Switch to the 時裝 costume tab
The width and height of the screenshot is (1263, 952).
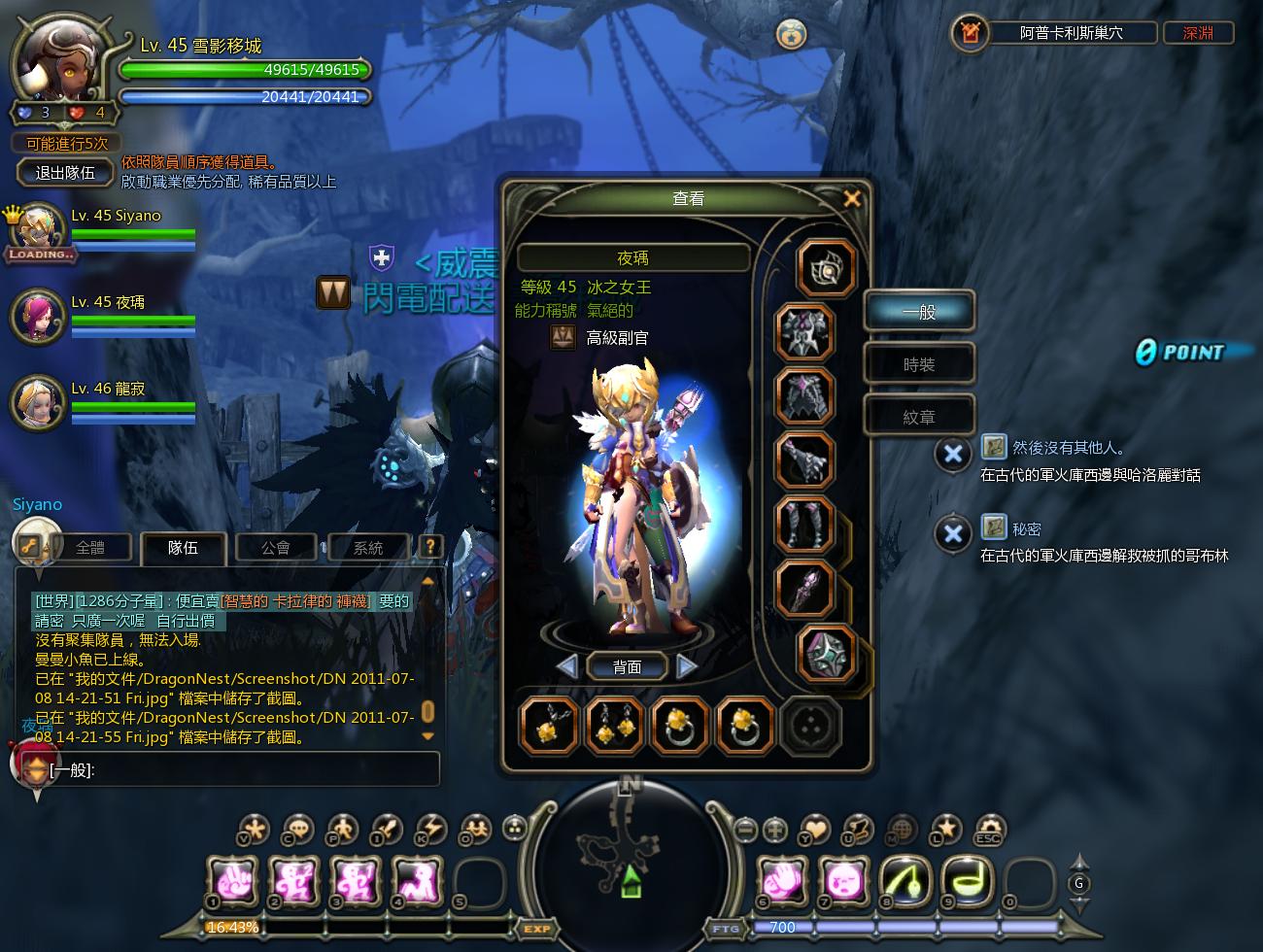tap(918, 364)
